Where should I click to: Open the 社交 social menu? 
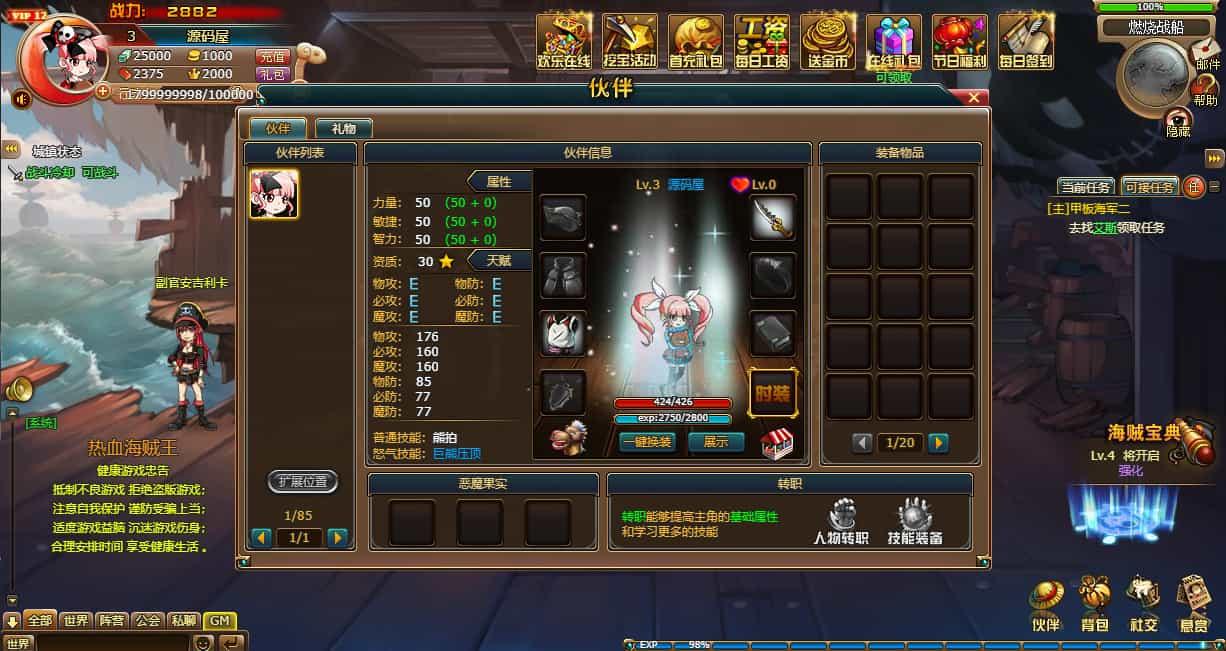[1144, 604]
